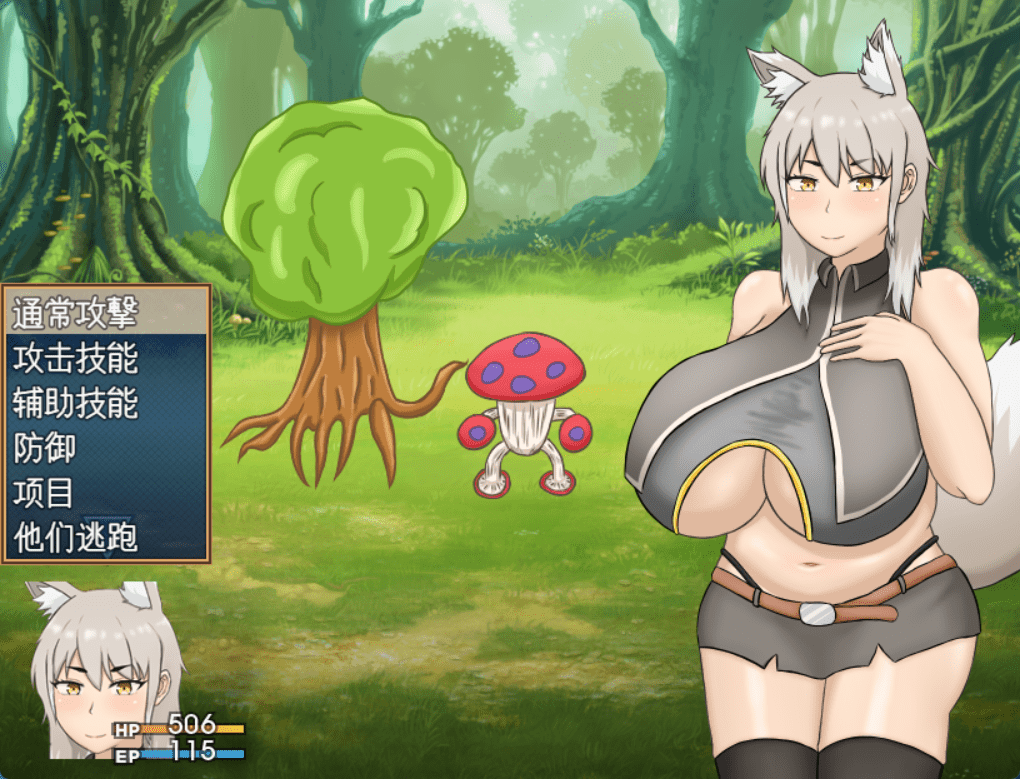Choose 他们逃跑 to flee battle

coord(75,538)
